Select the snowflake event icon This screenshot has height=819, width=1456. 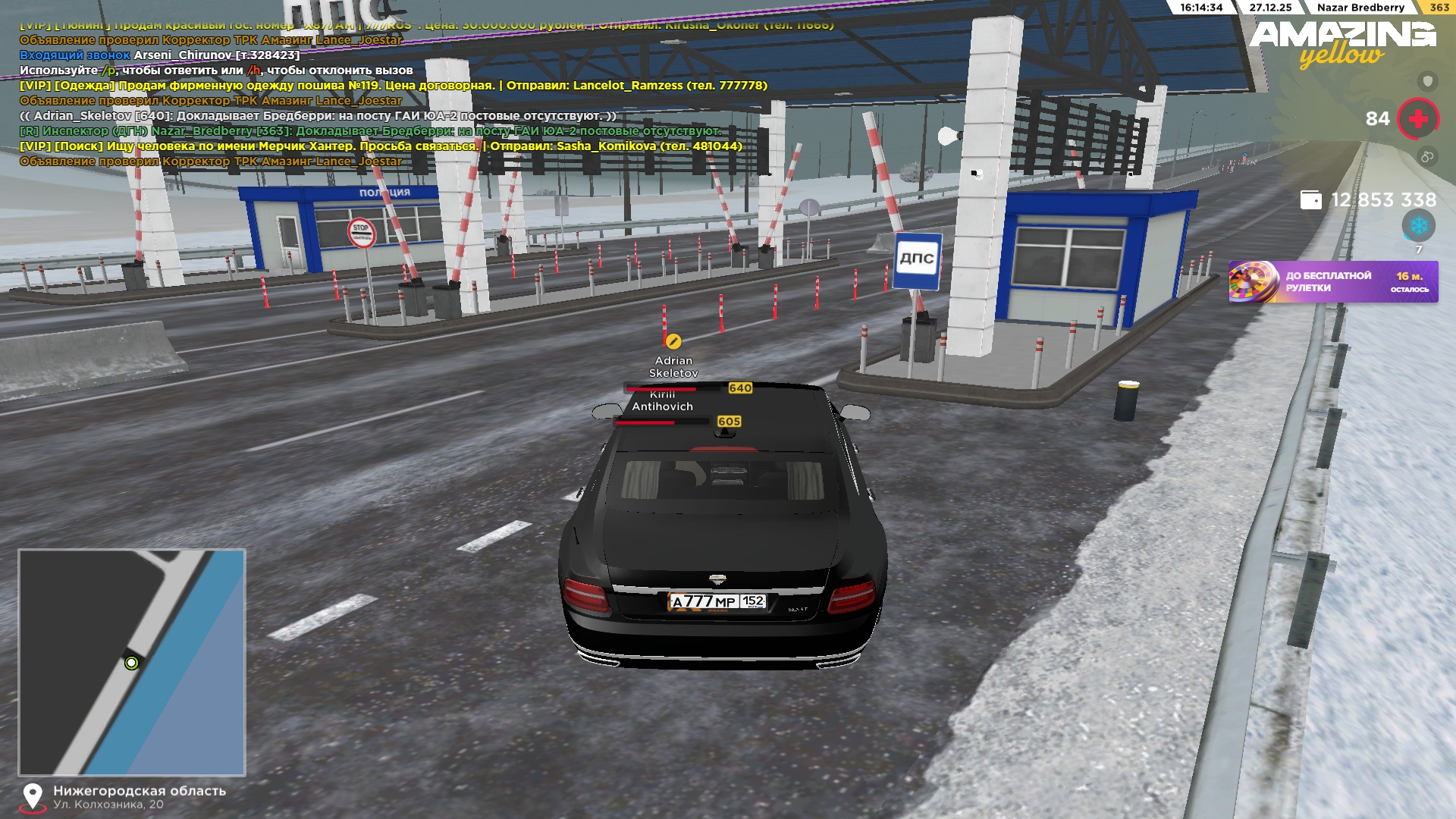pos(1418,226)
